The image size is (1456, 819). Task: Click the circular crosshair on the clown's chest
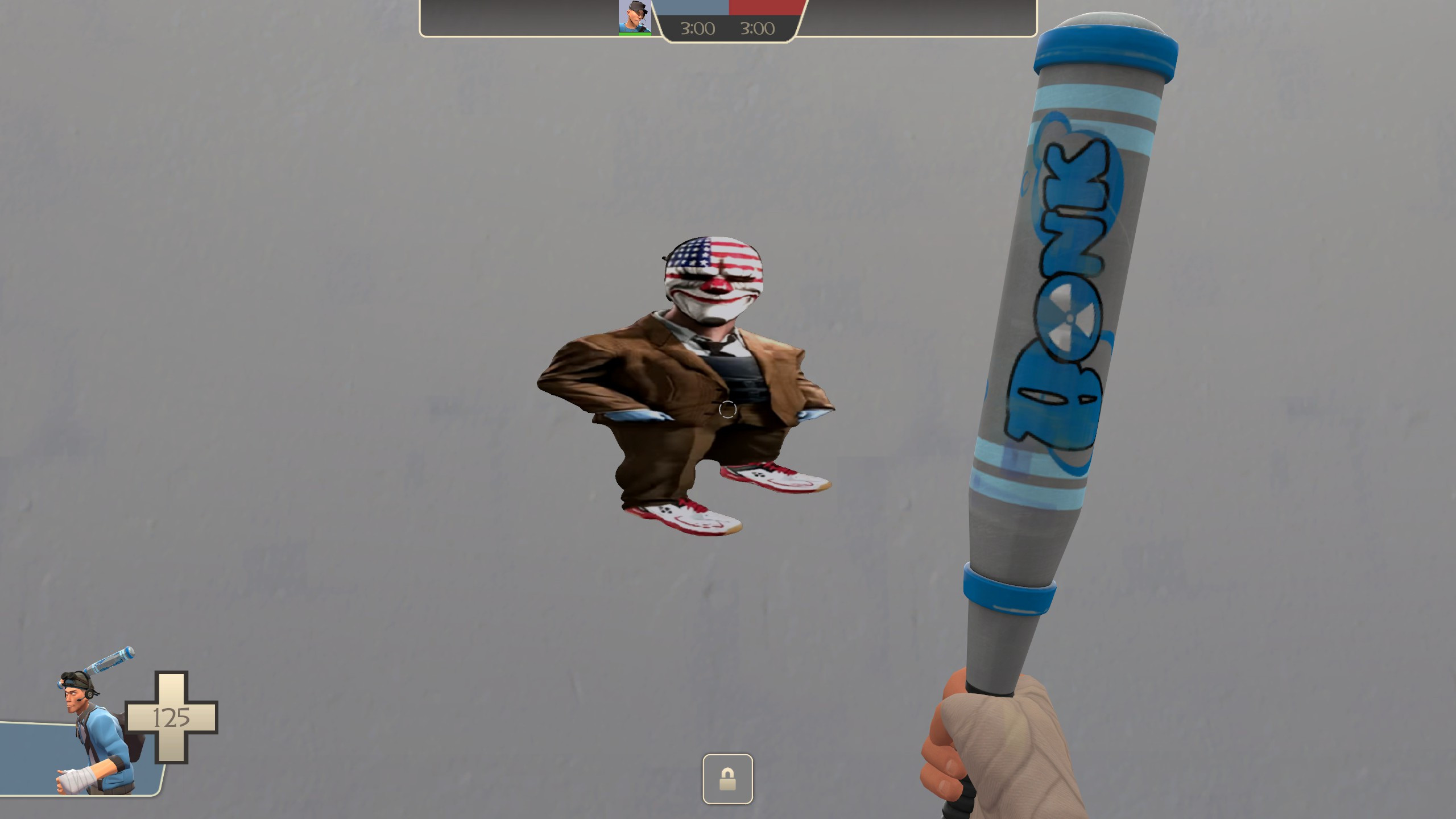(x=728, y=409)
